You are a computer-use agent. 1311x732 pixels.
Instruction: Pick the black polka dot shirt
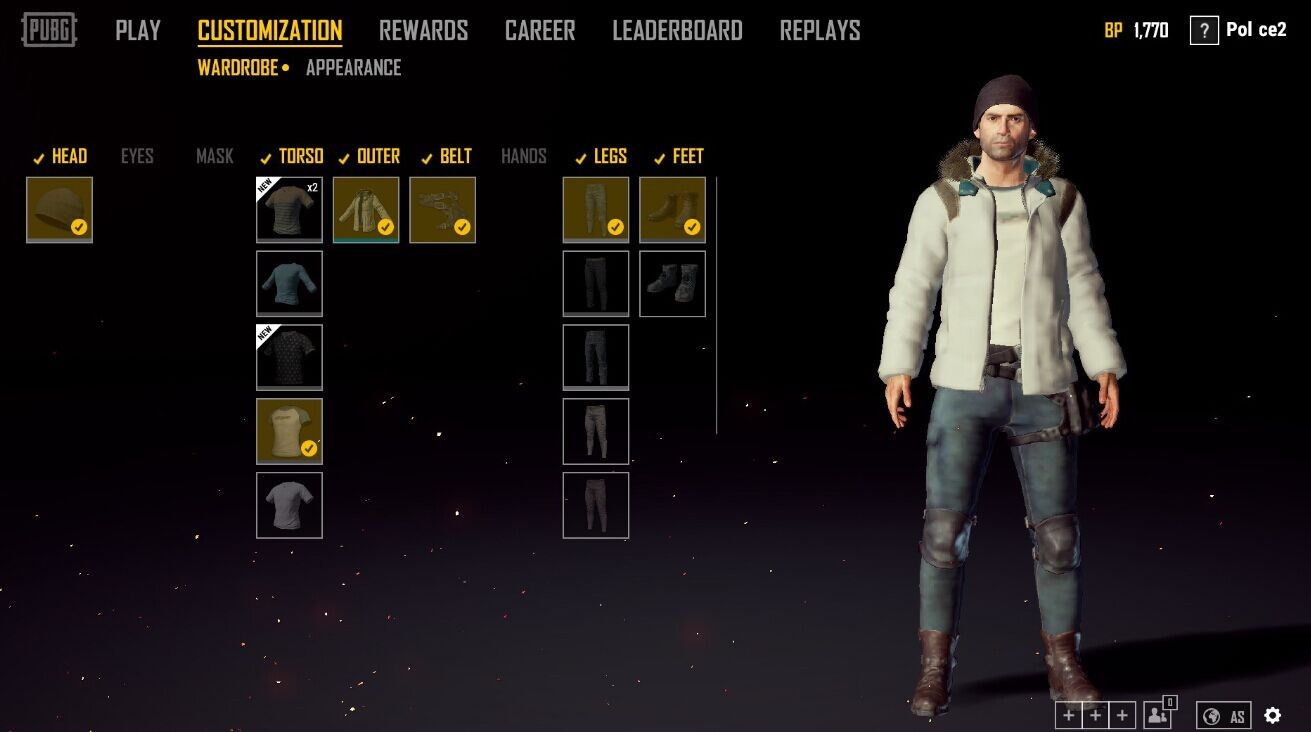click(x=289, y=357)
